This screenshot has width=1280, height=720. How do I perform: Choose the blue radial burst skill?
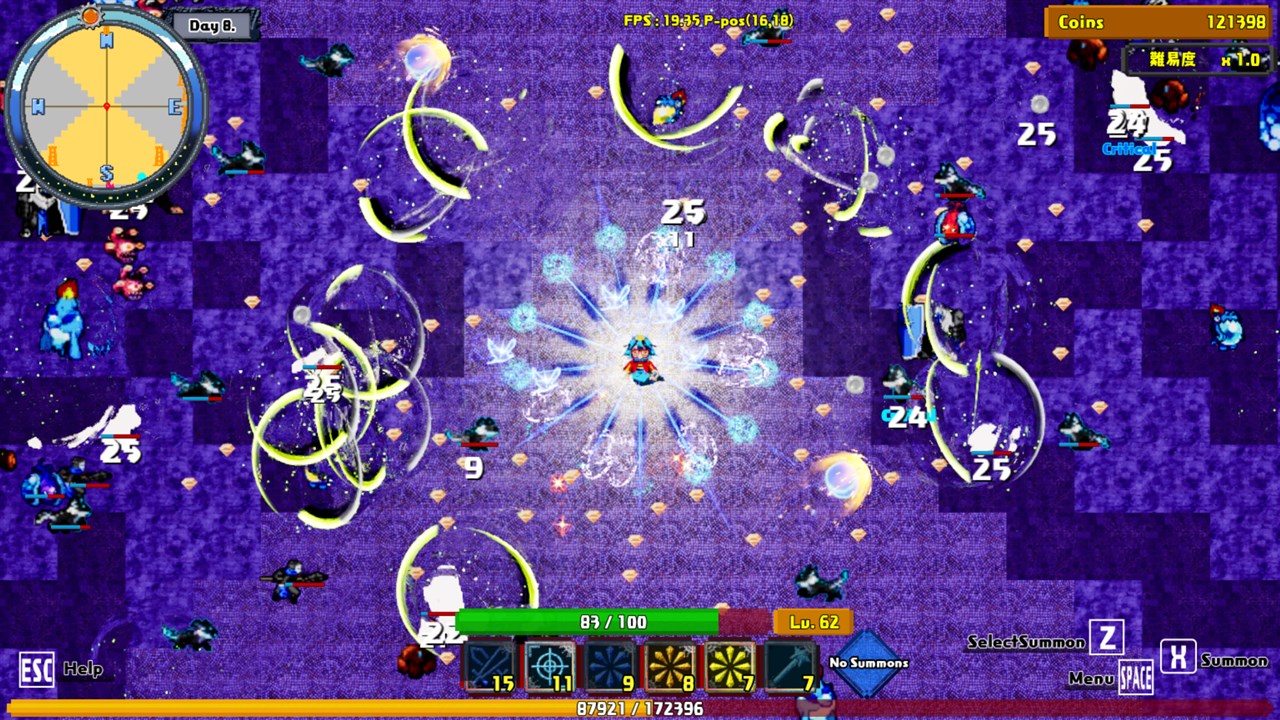(x=609, y=666)
